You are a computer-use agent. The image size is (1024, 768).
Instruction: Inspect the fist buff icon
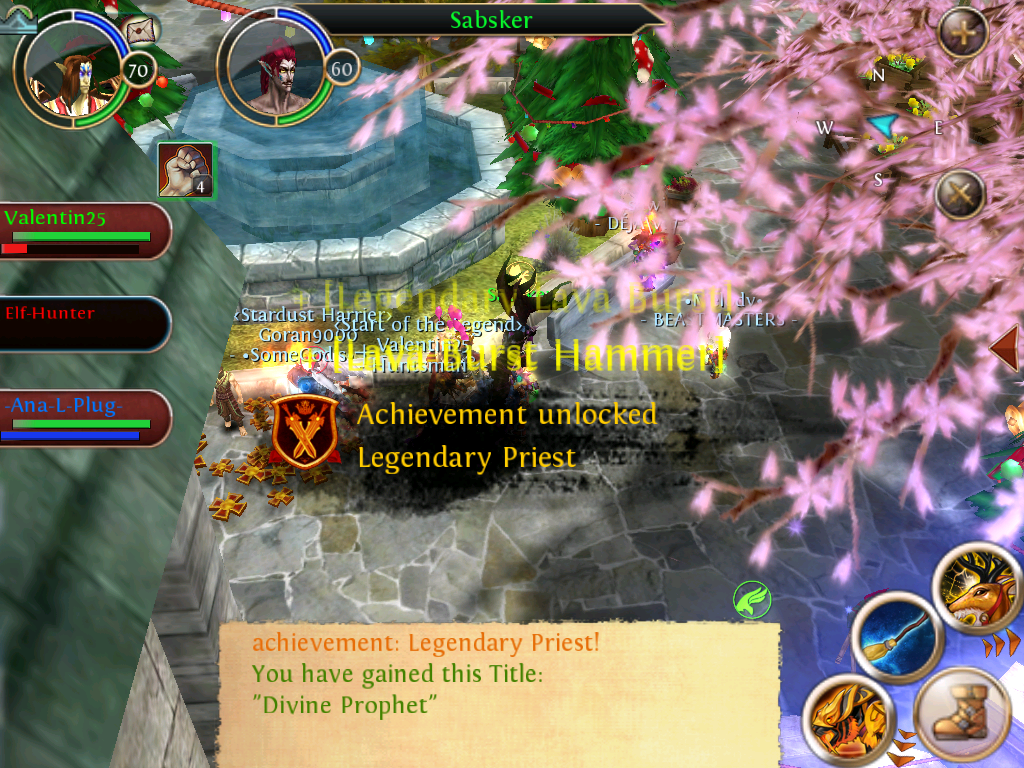pyautogui.click(x=185, y=169)
